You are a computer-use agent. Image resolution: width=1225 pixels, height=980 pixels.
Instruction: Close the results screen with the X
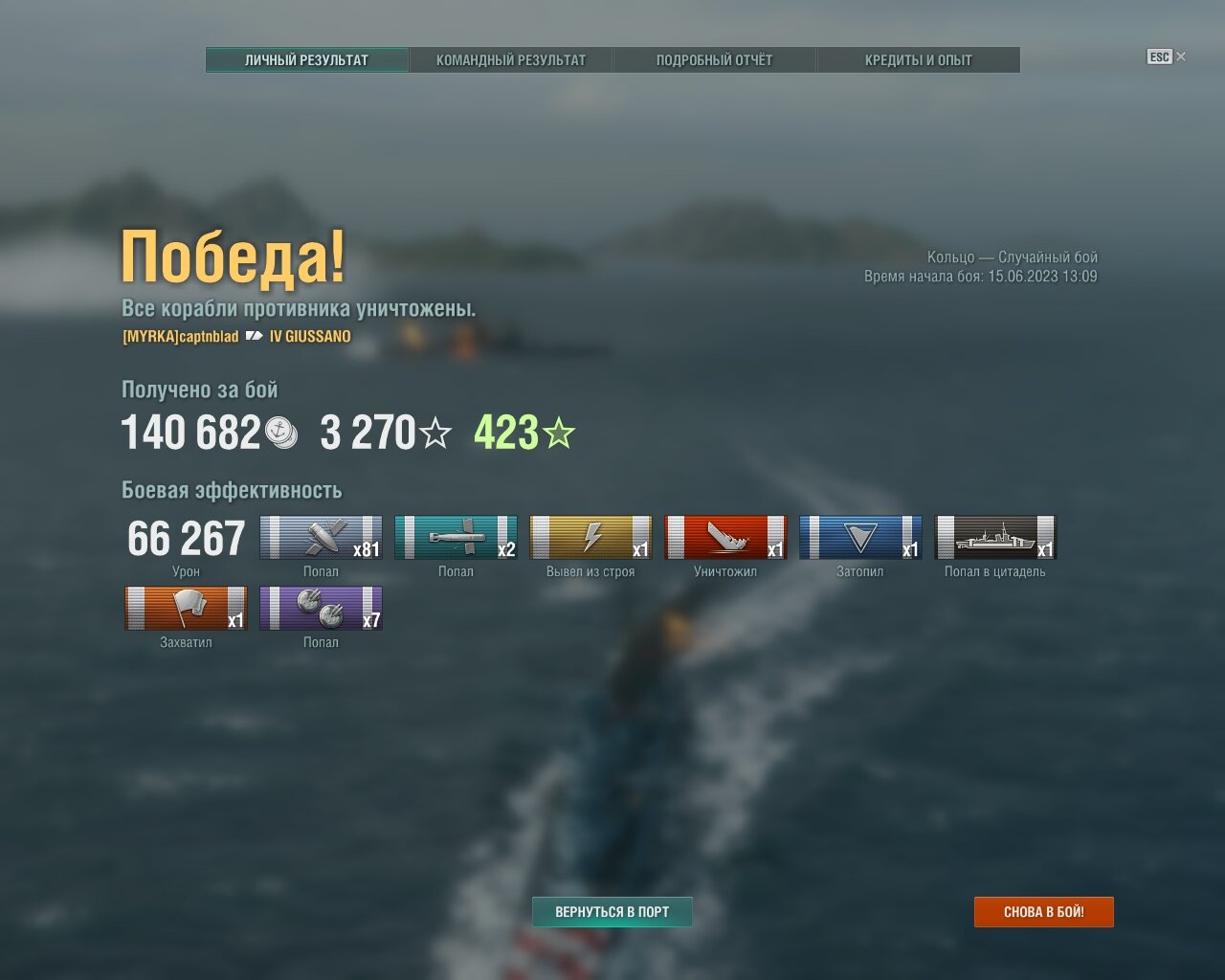click(x=1180, y=56)
